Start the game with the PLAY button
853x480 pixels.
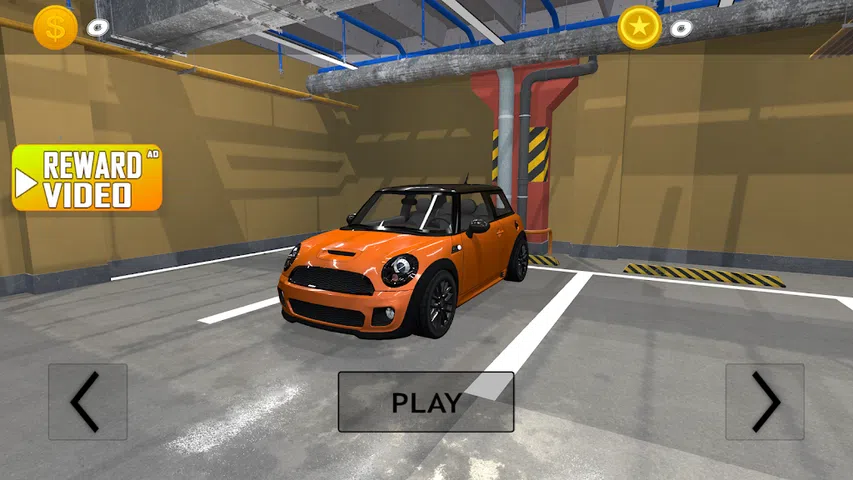pos(426,402)
